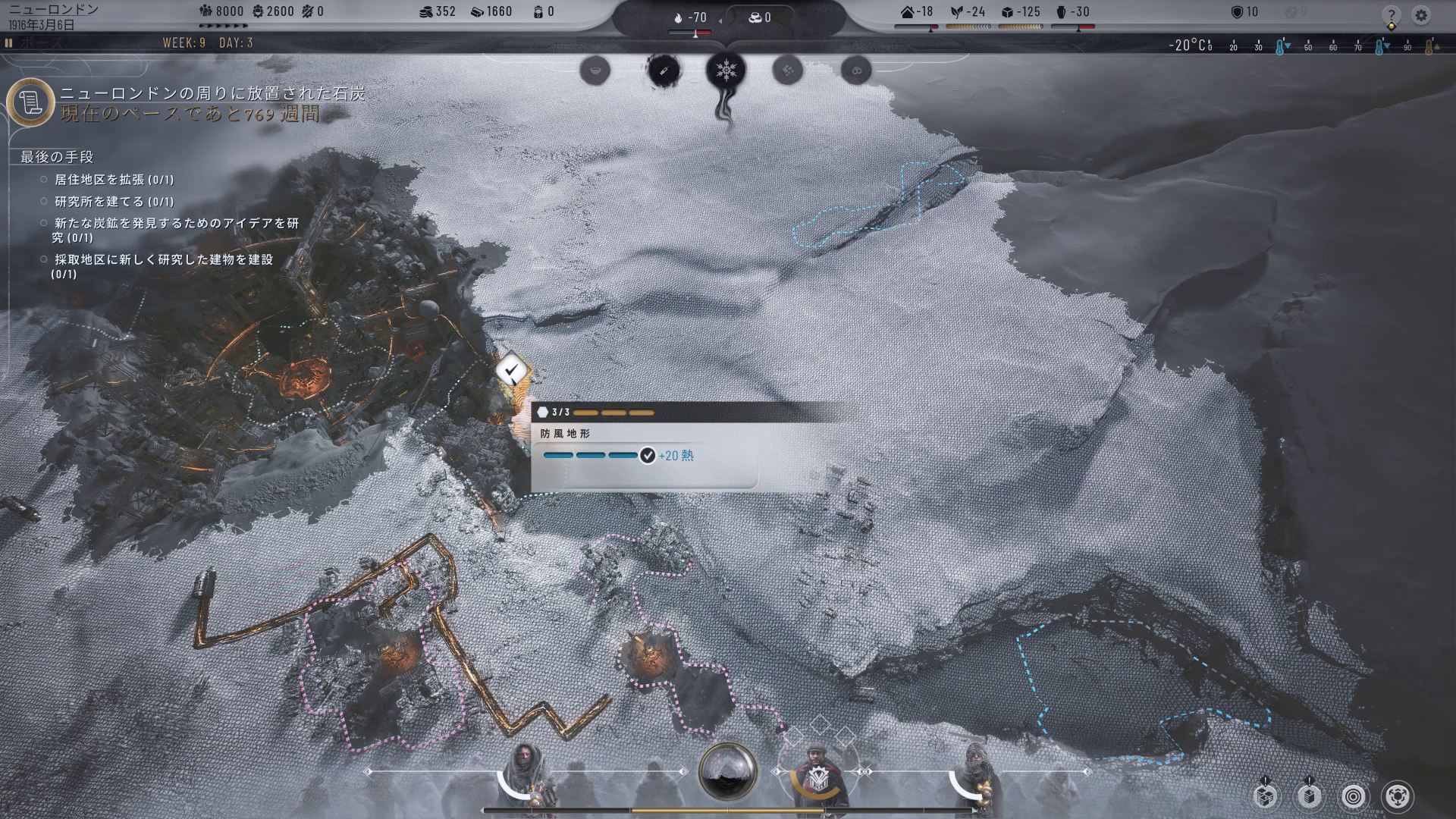
Task: Select the snowflake cold problem icon
Action: click(x=726, y=71)
